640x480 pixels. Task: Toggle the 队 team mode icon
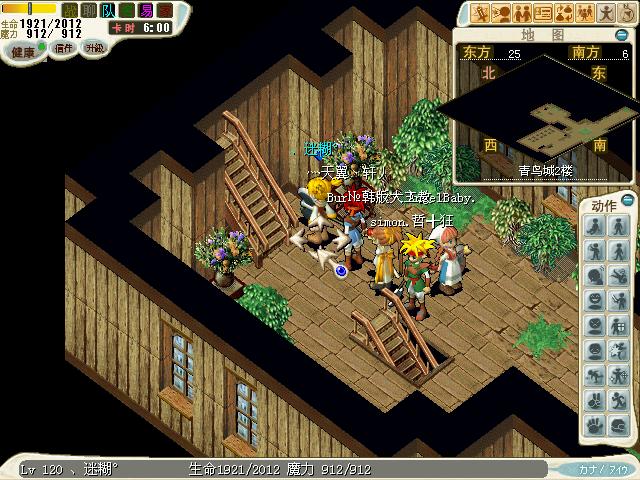point(107,10)
